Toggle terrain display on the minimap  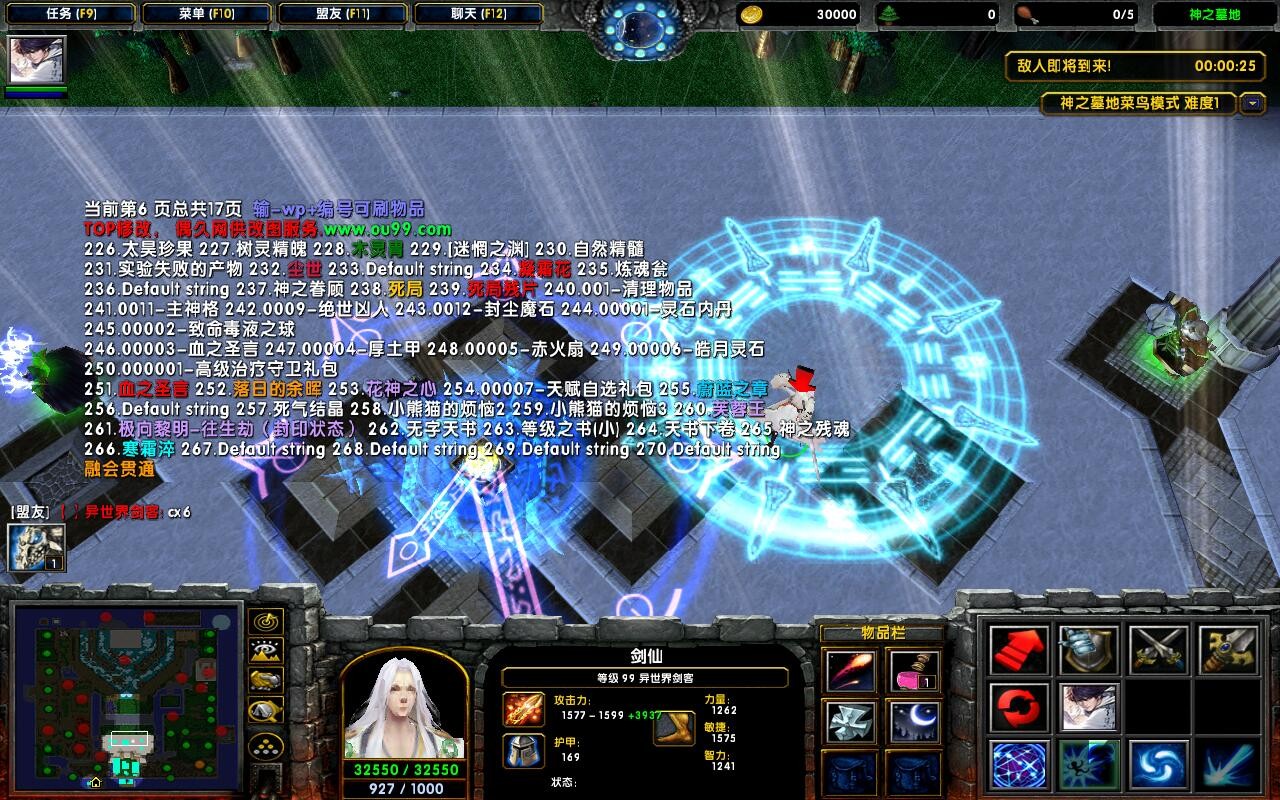[x=266, y=650]
